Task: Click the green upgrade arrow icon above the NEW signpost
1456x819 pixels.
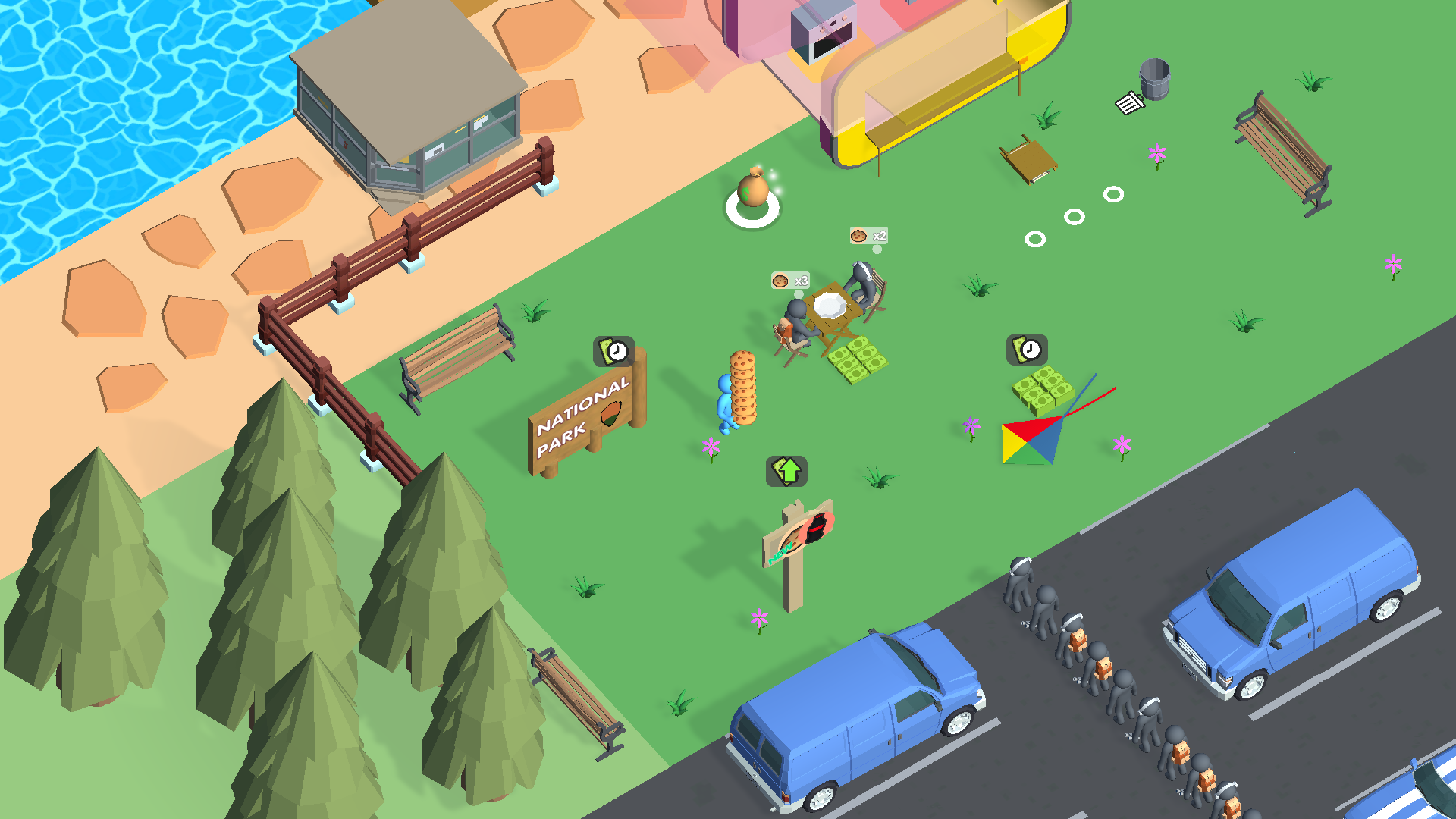Action: (x=787, y=470)
